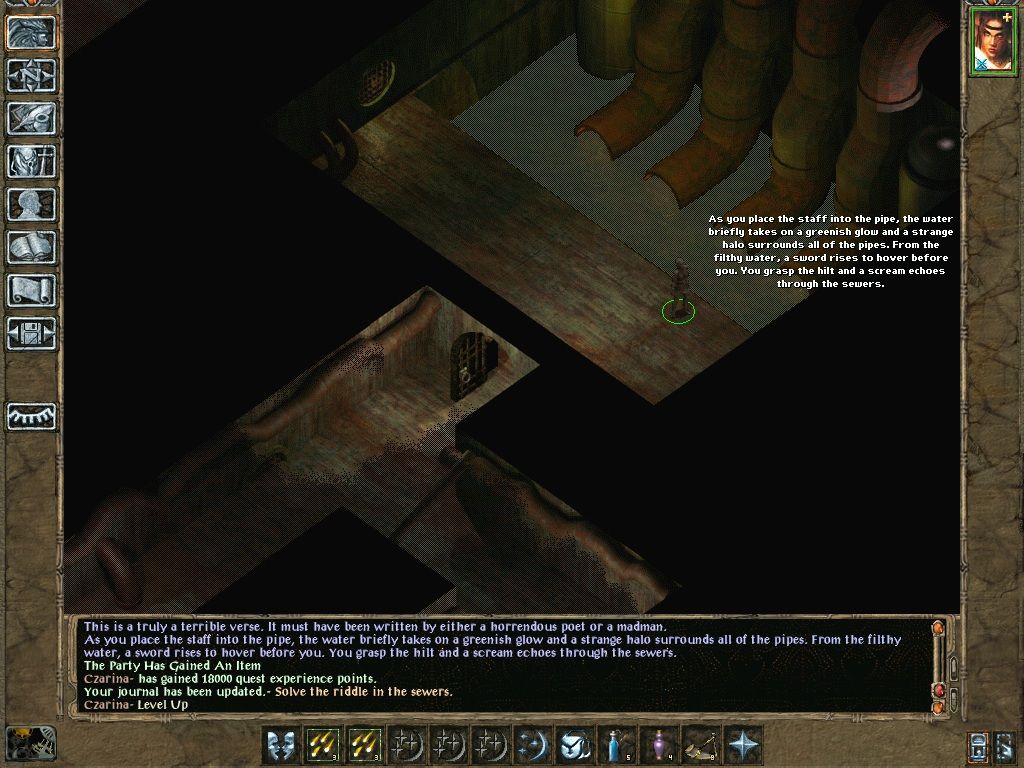The image size is (1024, 768).
Task: Activate the Talk action with theater masks
Action: coord(282,745)
